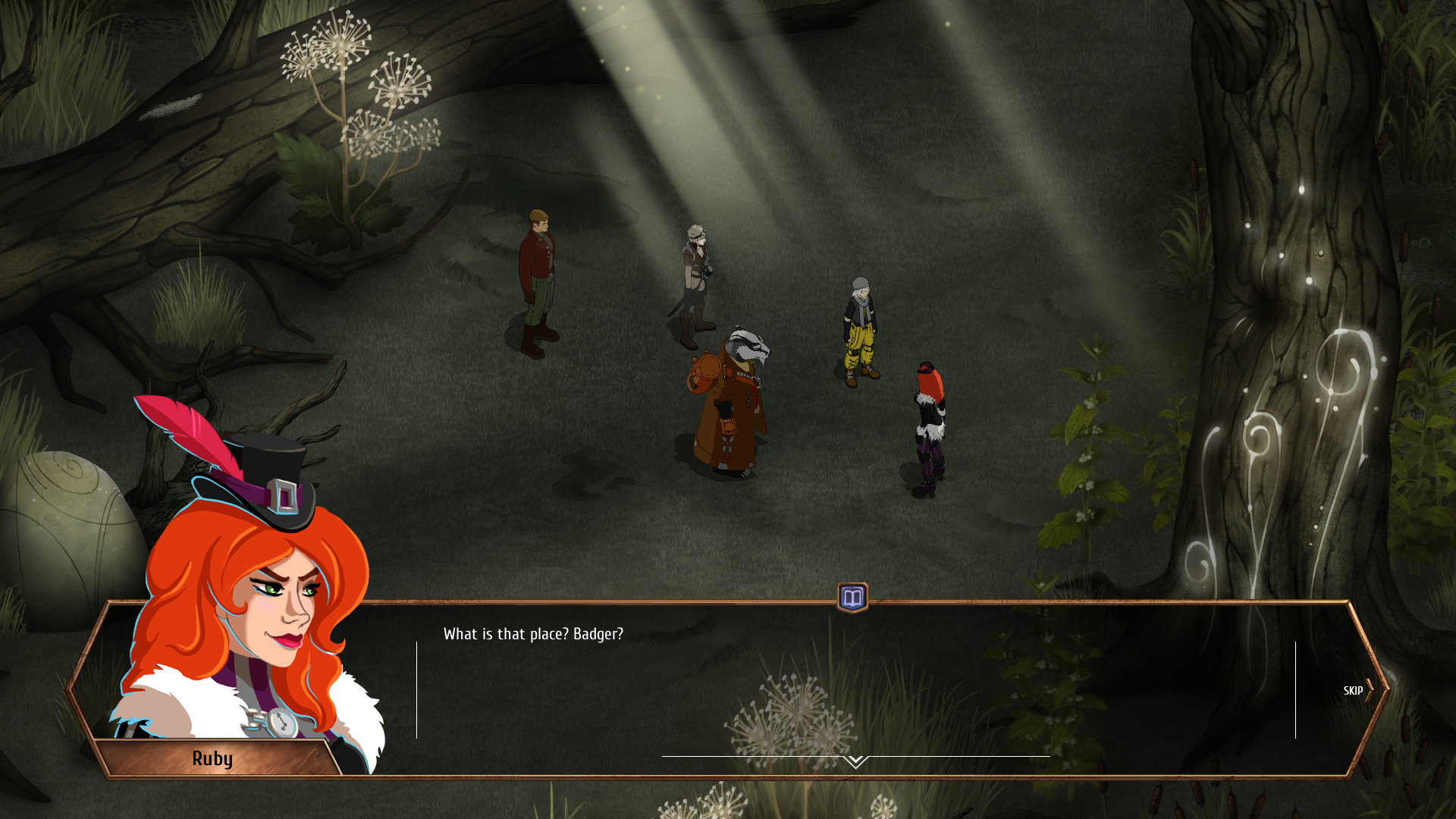Click the Ruby nameplate on dialogue box
Viewport: 1456px width, 819px height.
tap(214, 758)
